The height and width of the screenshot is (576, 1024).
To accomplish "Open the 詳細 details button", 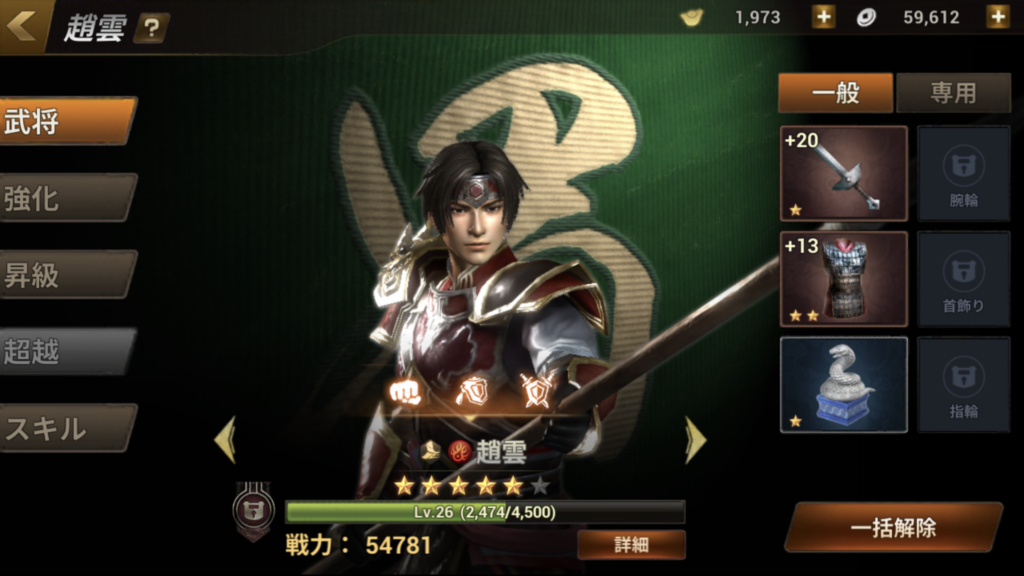I will point(631,545).
